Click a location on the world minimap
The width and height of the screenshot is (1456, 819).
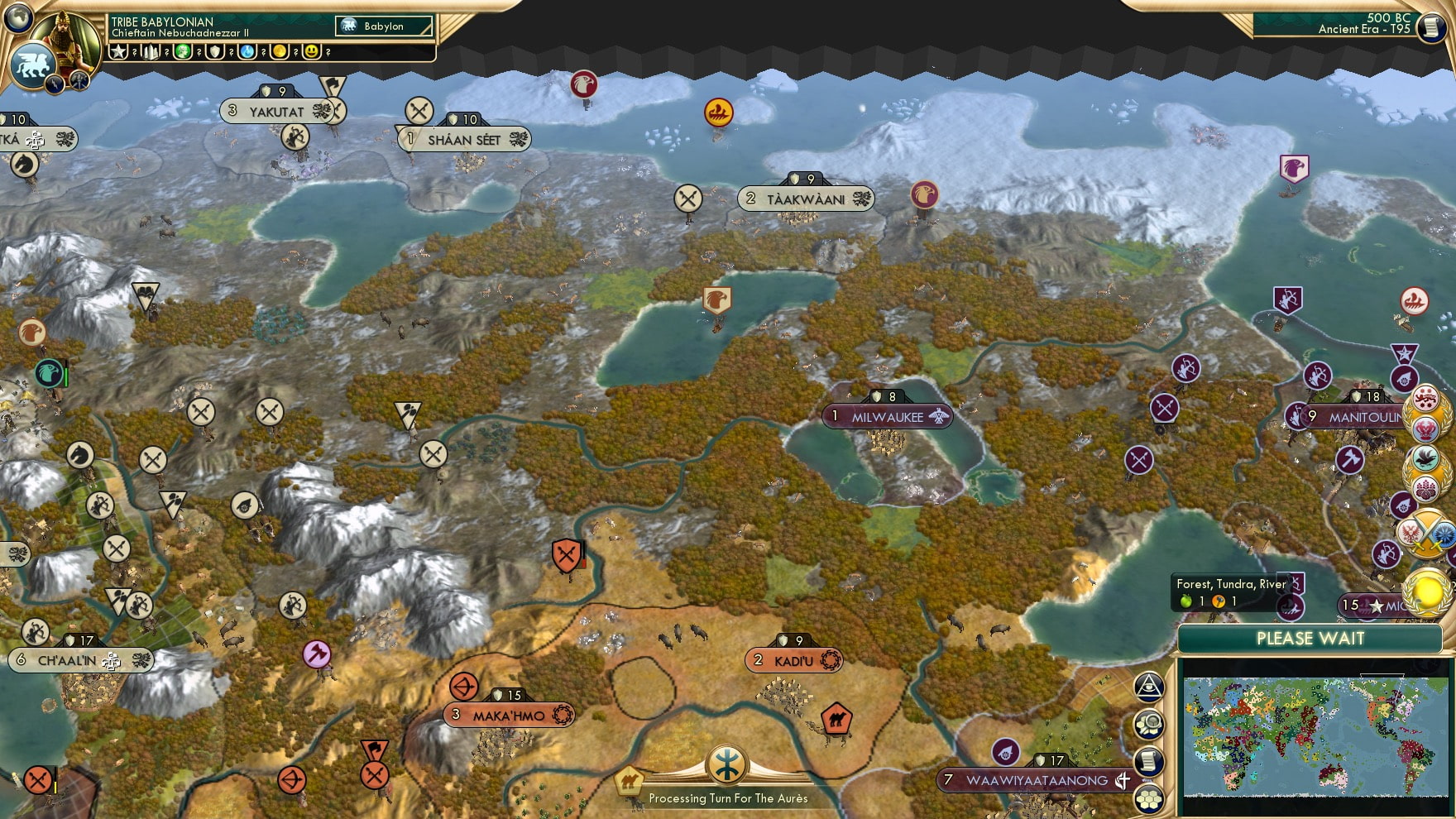point(1311,736)
